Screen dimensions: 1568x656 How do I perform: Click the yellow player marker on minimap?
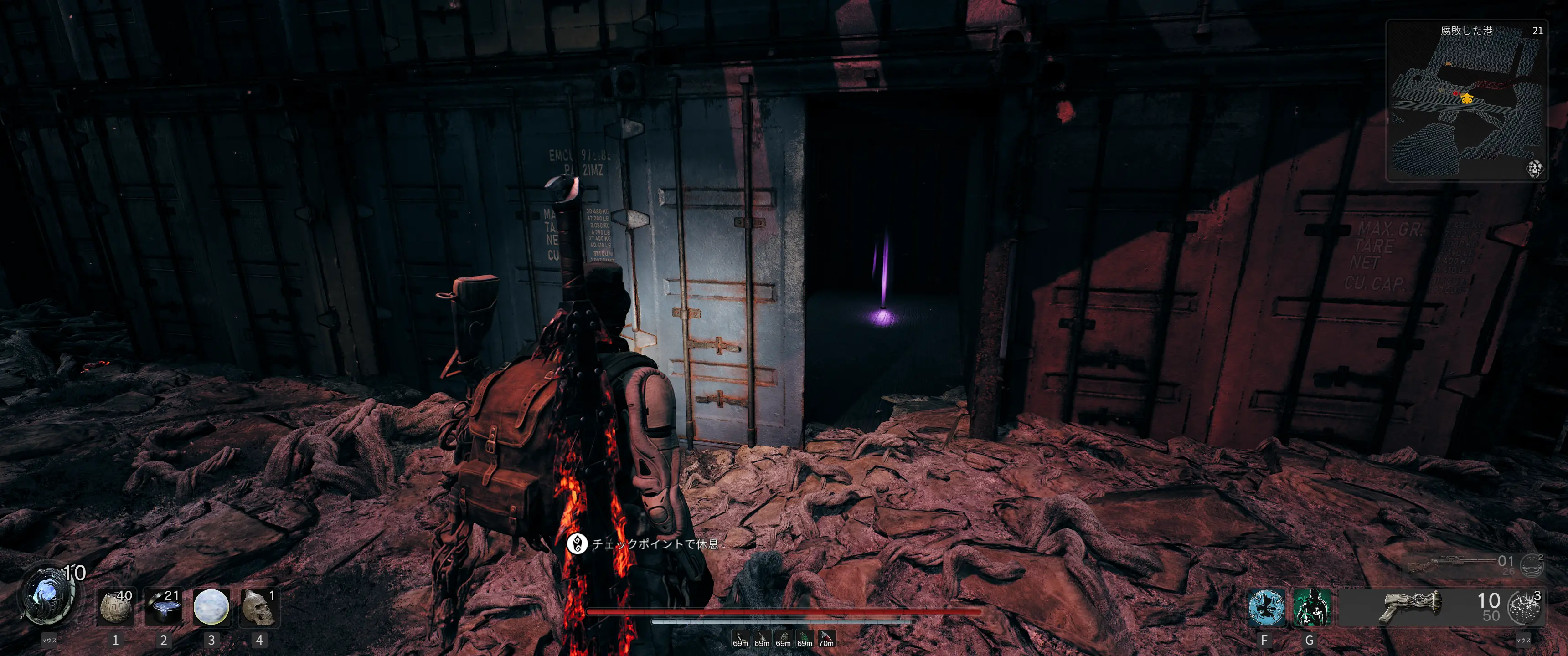[1467, 99]
